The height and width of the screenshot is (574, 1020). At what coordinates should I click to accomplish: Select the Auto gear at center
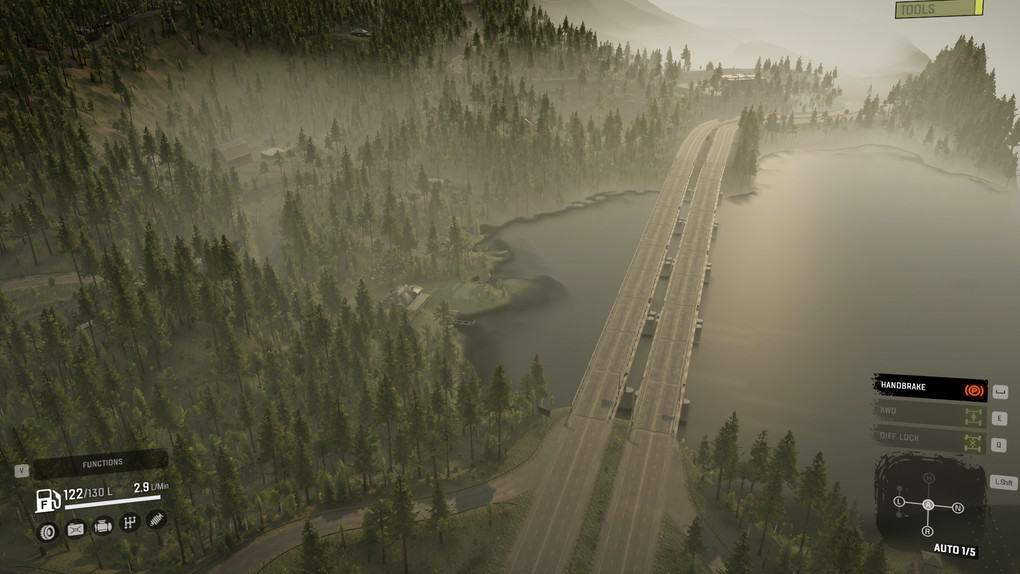pos(928,505)
